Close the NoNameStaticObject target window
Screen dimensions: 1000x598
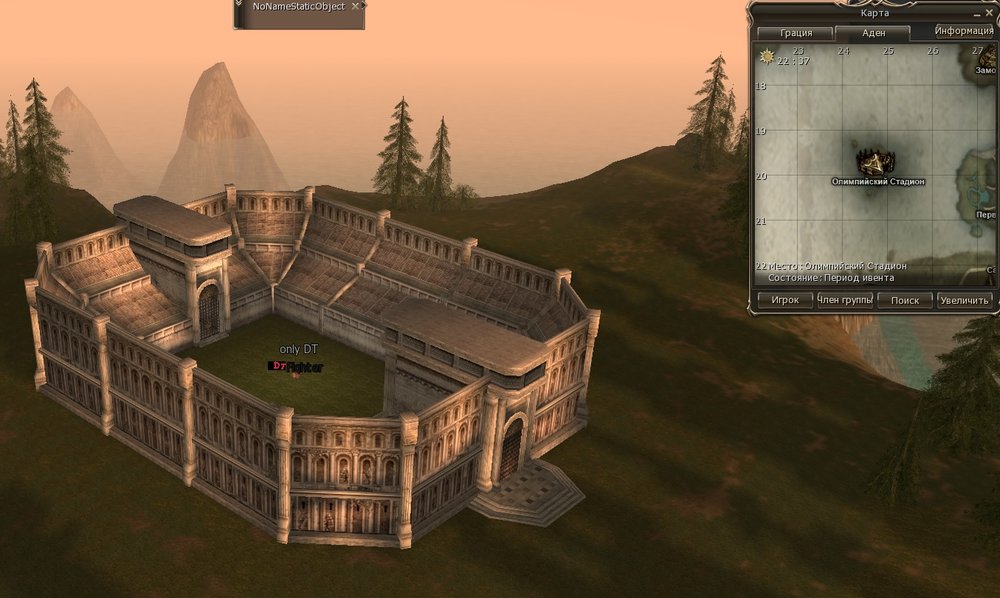(x=355, y=6)
